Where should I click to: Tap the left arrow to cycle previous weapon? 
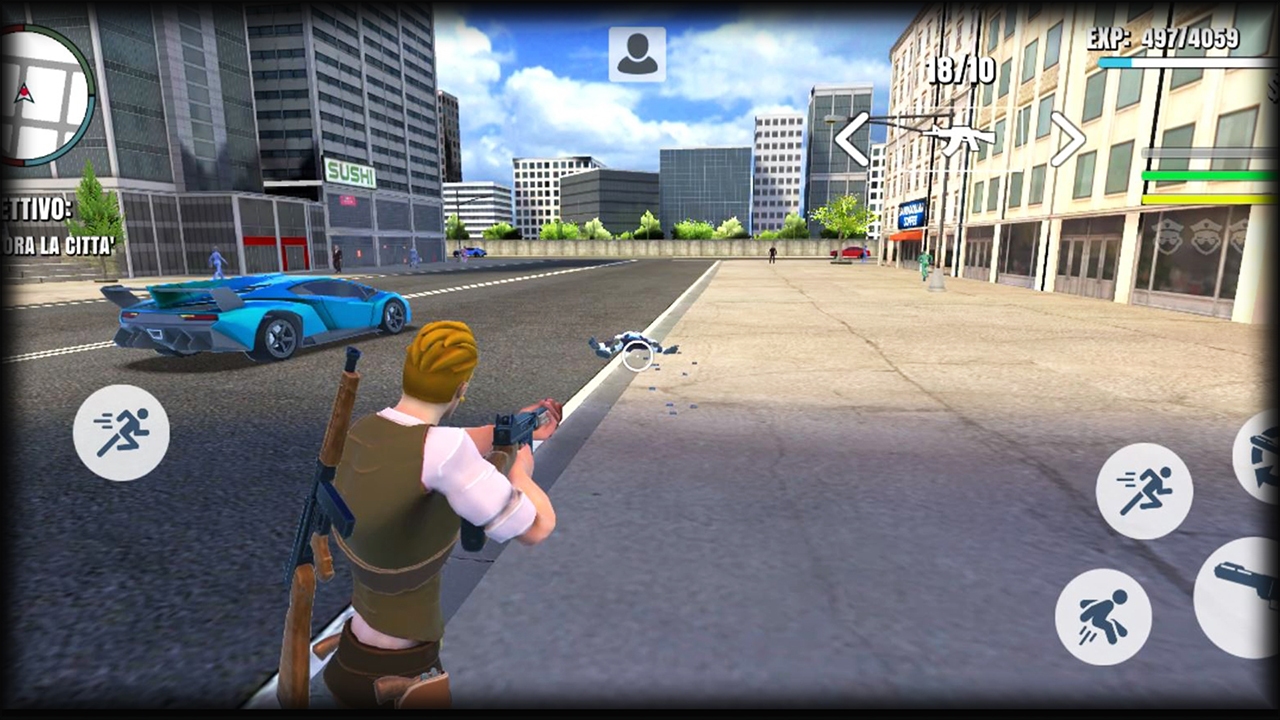pos(851,140)
